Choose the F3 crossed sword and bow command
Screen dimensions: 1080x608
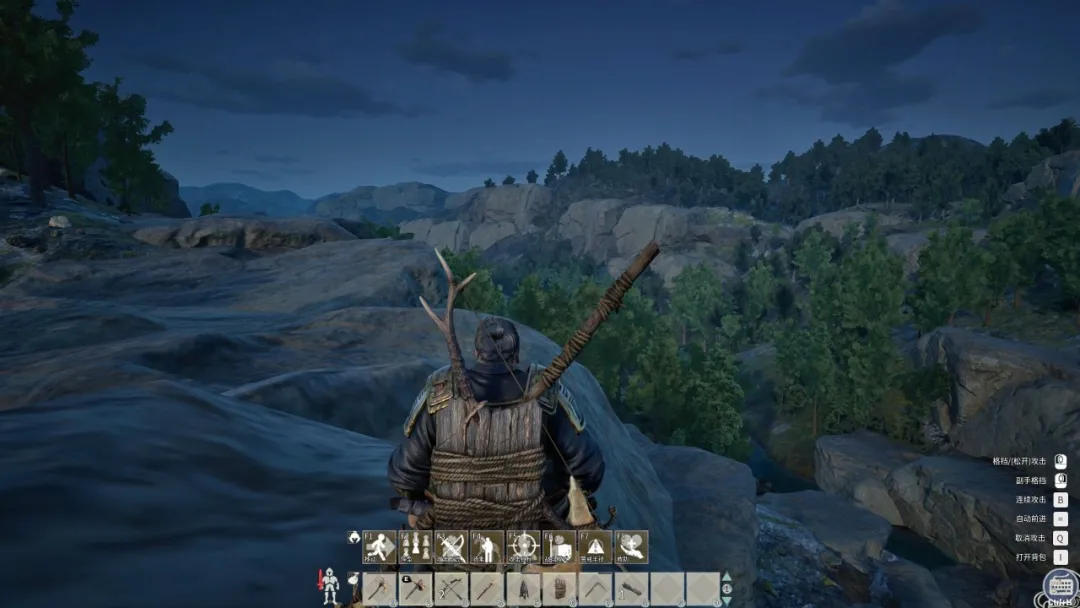[x=451, y=547]
